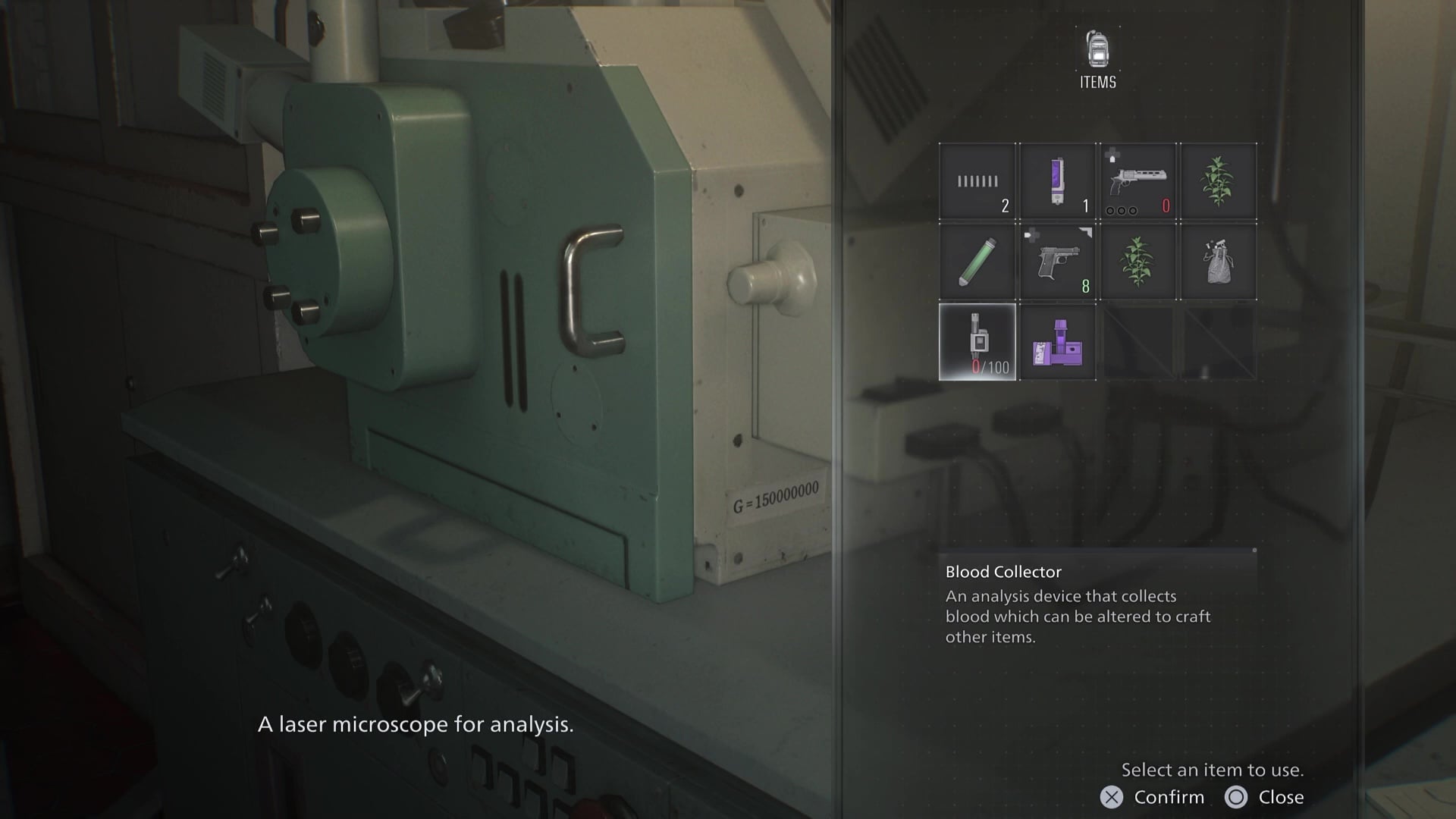
Task: Choose the purple analyzer device slot
Action: tap(1058, 342)
